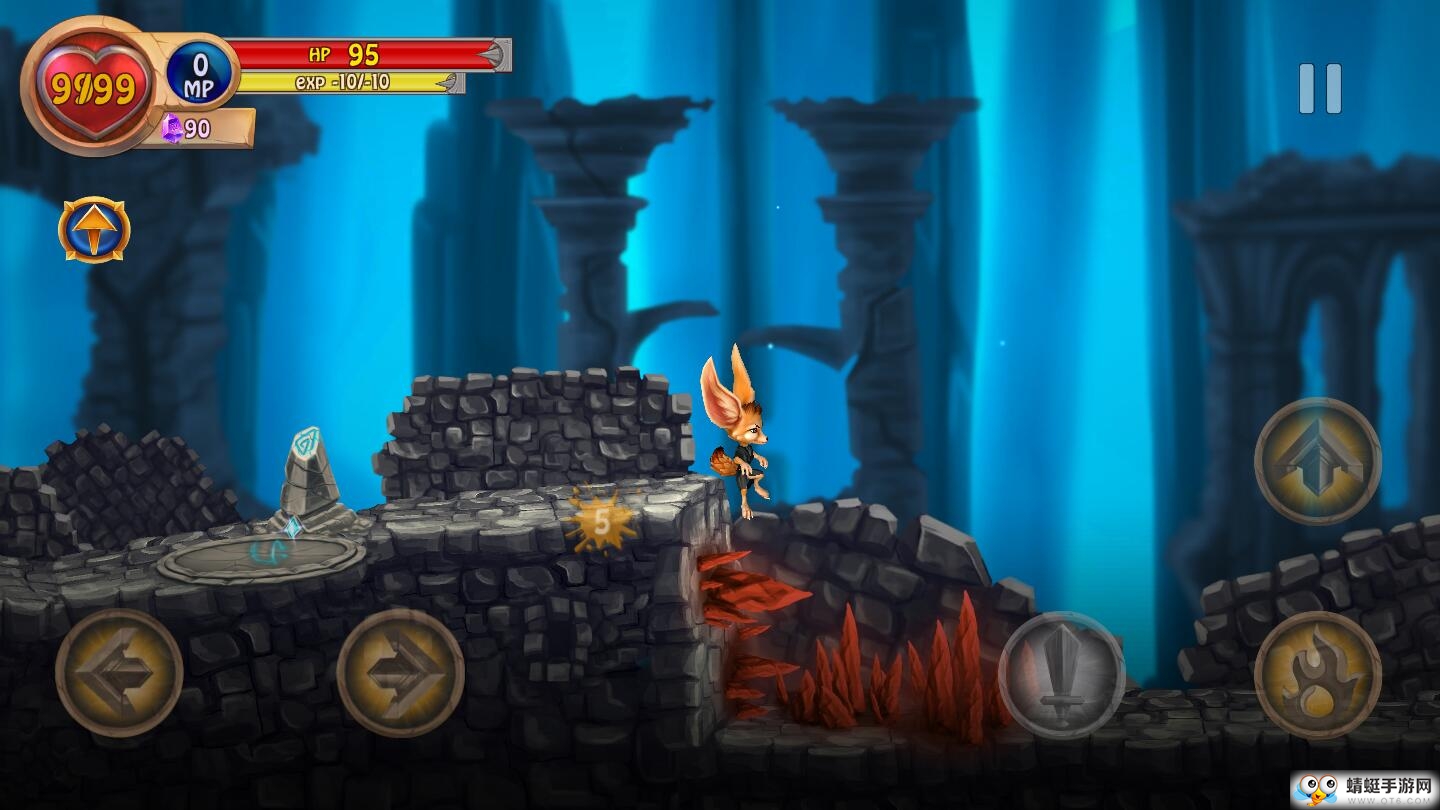Tap the move right arrow button
Image resolution: width=1440 pixels, height=810 pixels.
tap(400, 673)
